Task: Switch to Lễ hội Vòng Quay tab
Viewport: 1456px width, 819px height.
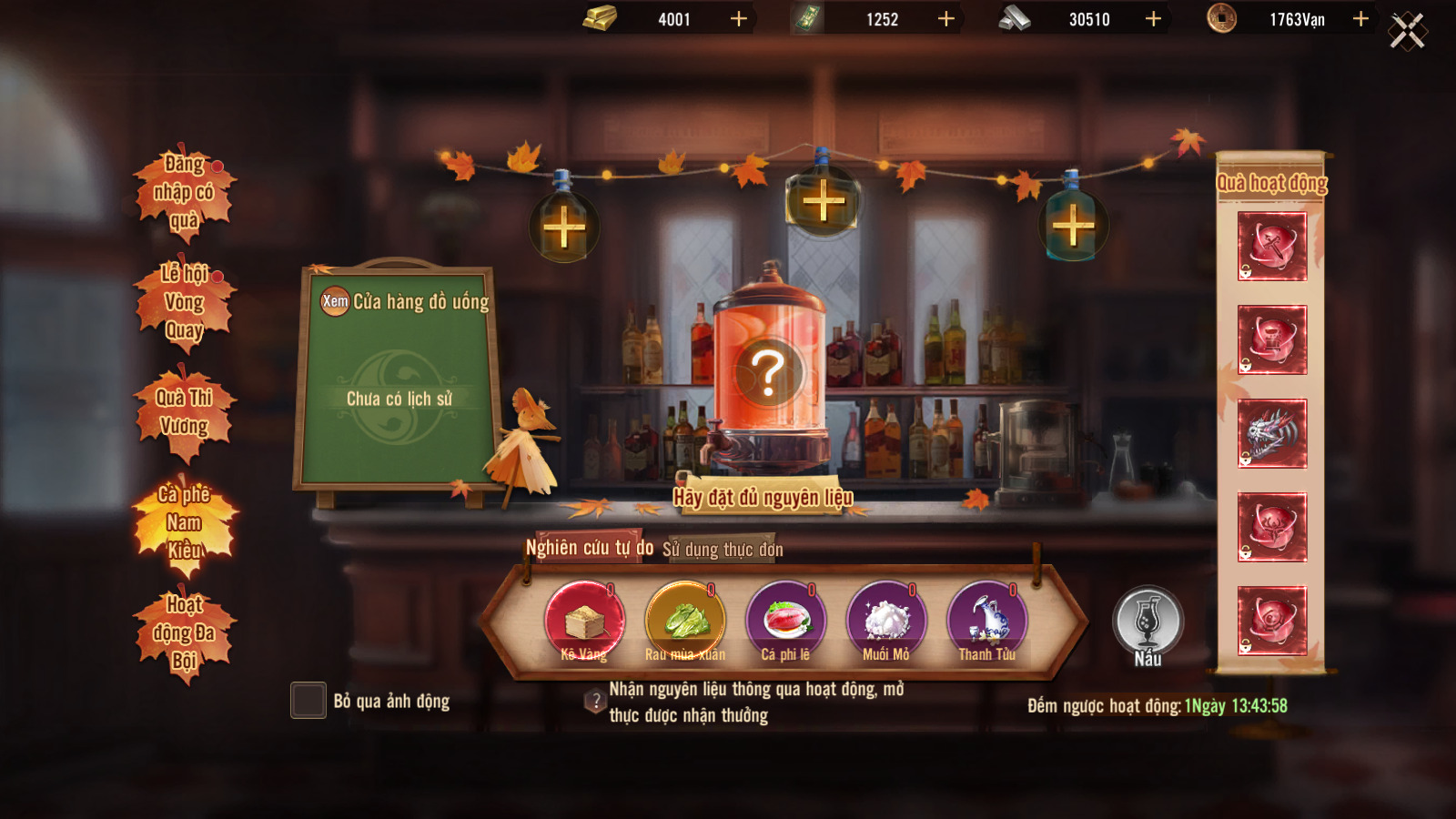Action: pyautogui.click(x=184, y=302)
